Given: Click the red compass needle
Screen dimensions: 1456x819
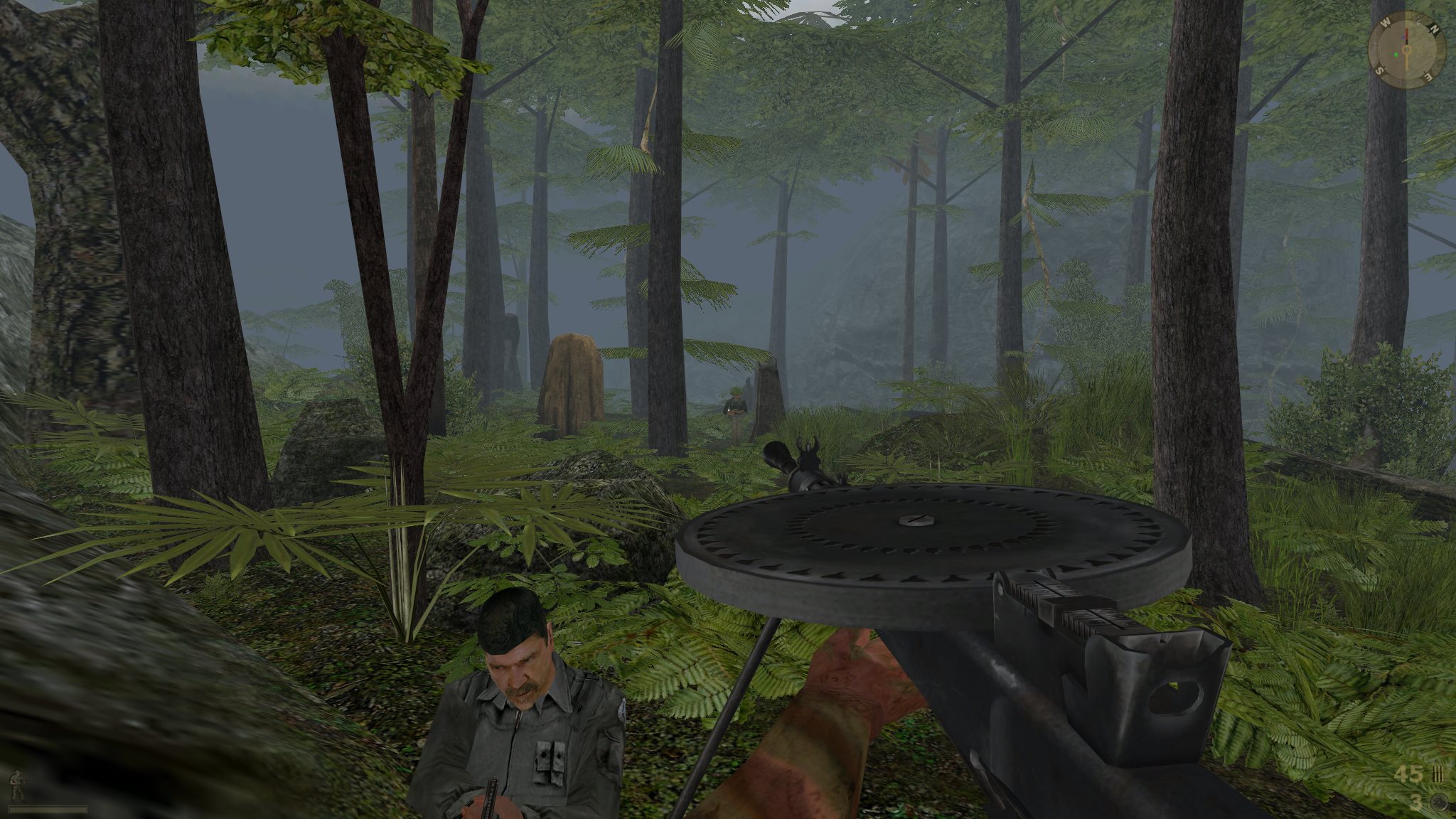Looking at the screenshot, I should (x=1406, y=34).
